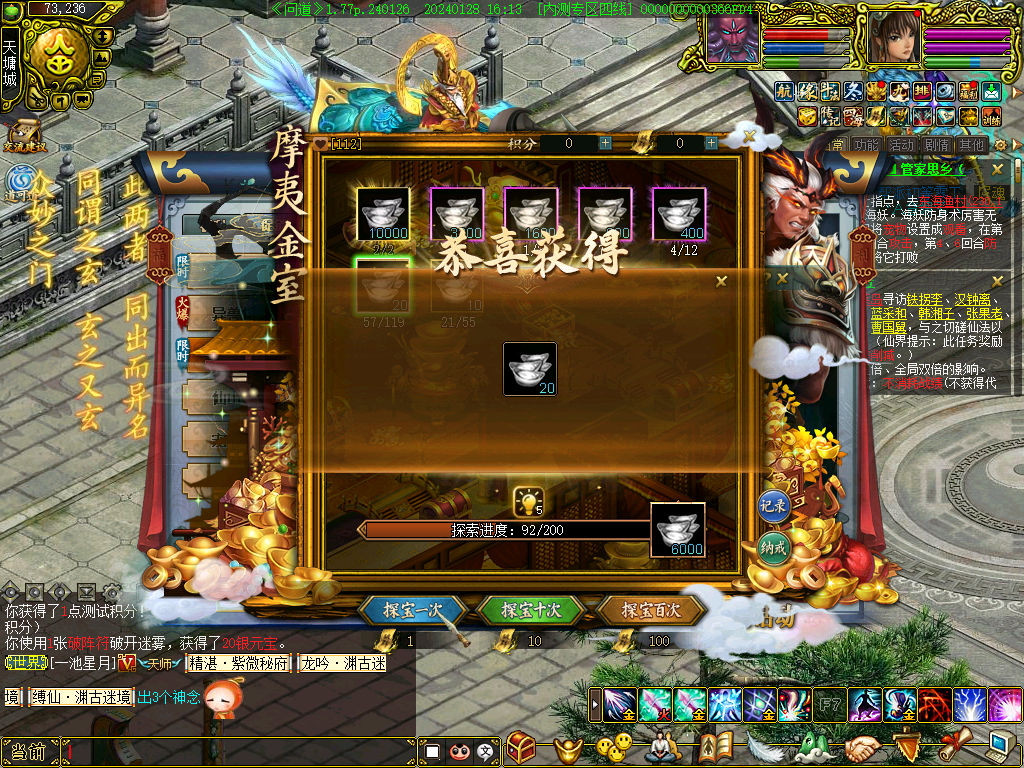Image resolution: width=1024 pixels, height=768 pixels.
Task: Choose the green 探宝十次 ten-draw button
Action: pyautogui.click(x=531, y=609)
